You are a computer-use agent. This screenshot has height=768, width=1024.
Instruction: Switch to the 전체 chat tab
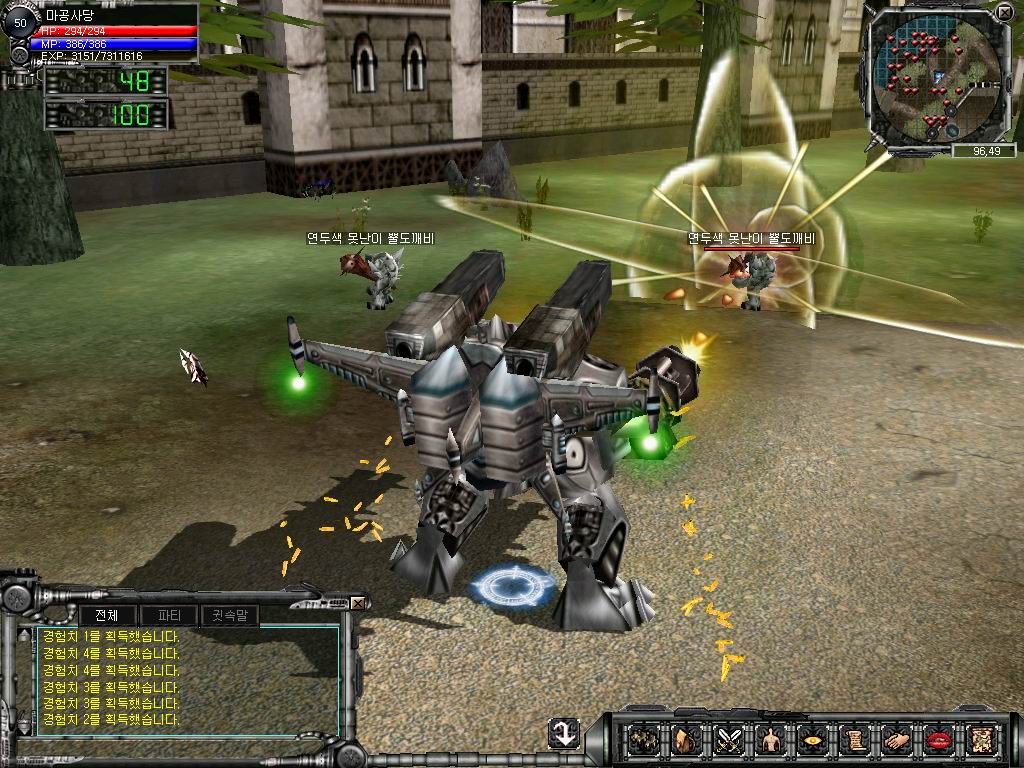107,615
